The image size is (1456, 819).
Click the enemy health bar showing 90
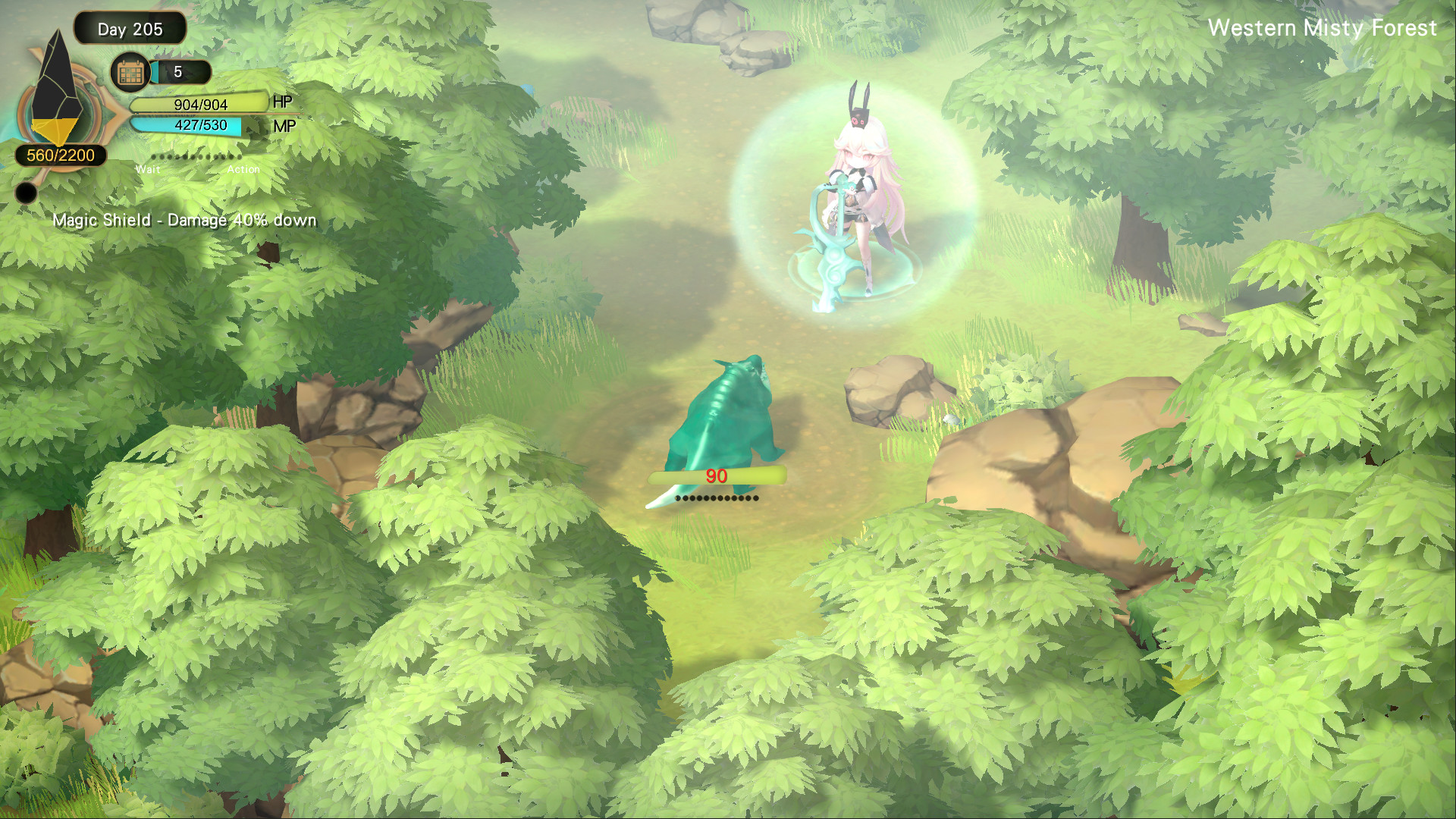tap(717, 478)
